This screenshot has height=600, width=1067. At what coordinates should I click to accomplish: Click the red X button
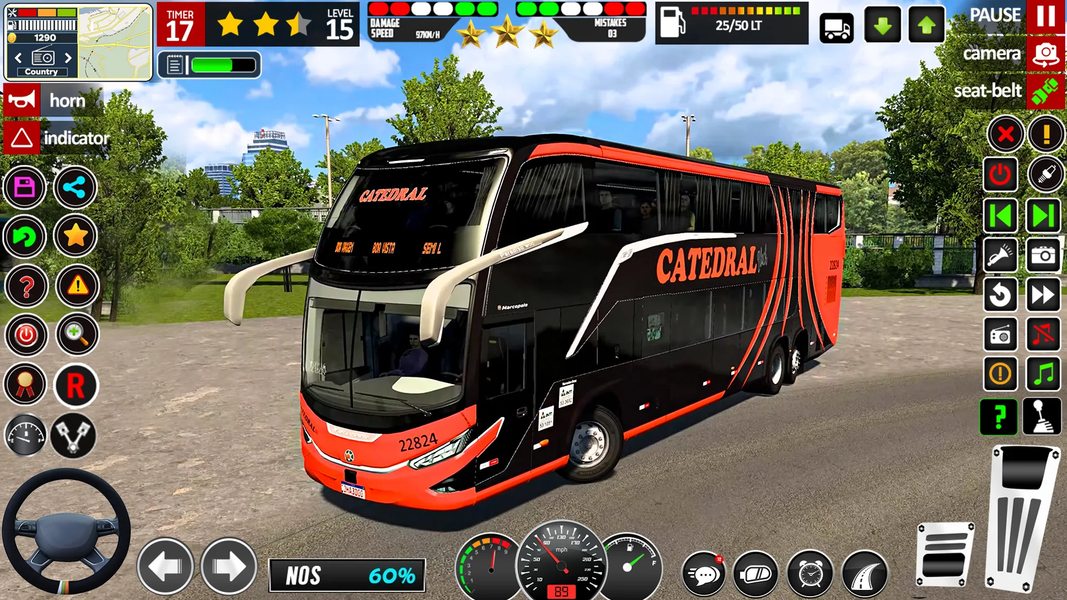tap(1005, 133)
